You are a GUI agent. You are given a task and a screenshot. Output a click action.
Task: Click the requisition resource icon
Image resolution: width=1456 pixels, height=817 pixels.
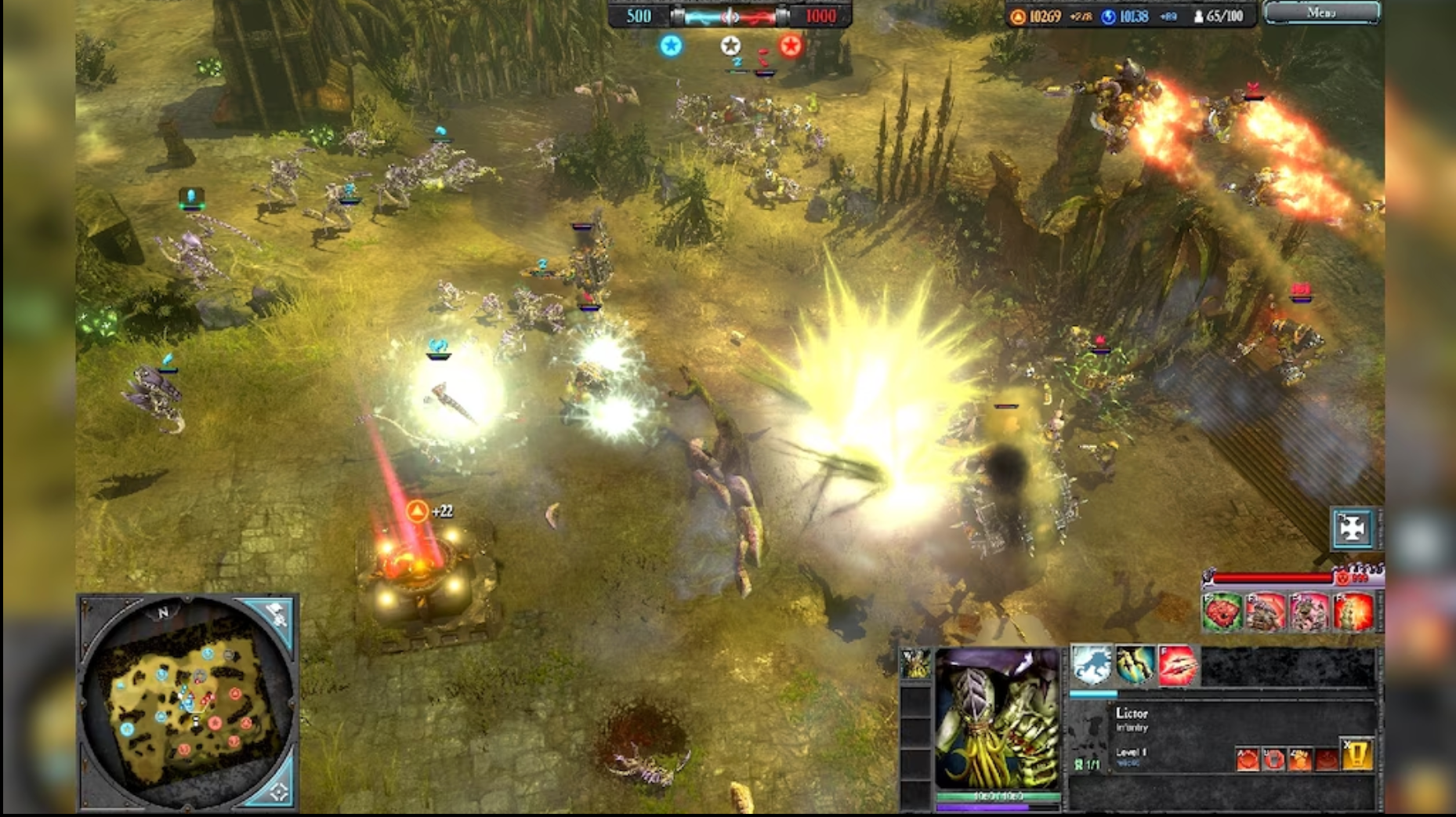(1016, 15)
